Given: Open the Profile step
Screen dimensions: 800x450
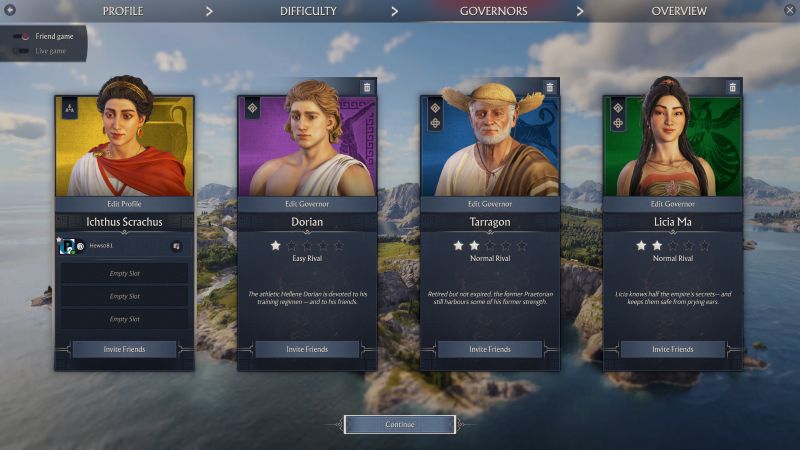Looking at the screenshot, I should (x=122, y=11).
